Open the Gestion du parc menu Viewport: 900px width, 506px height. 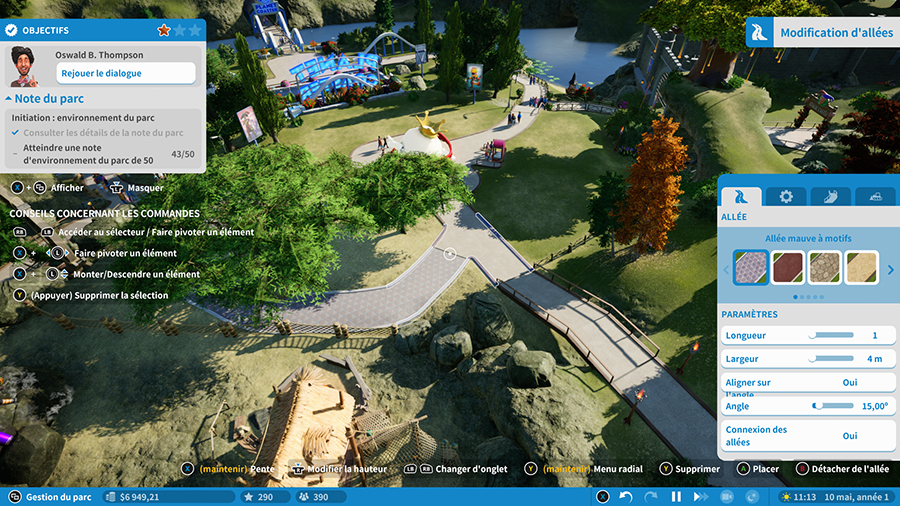click(50, 496)
